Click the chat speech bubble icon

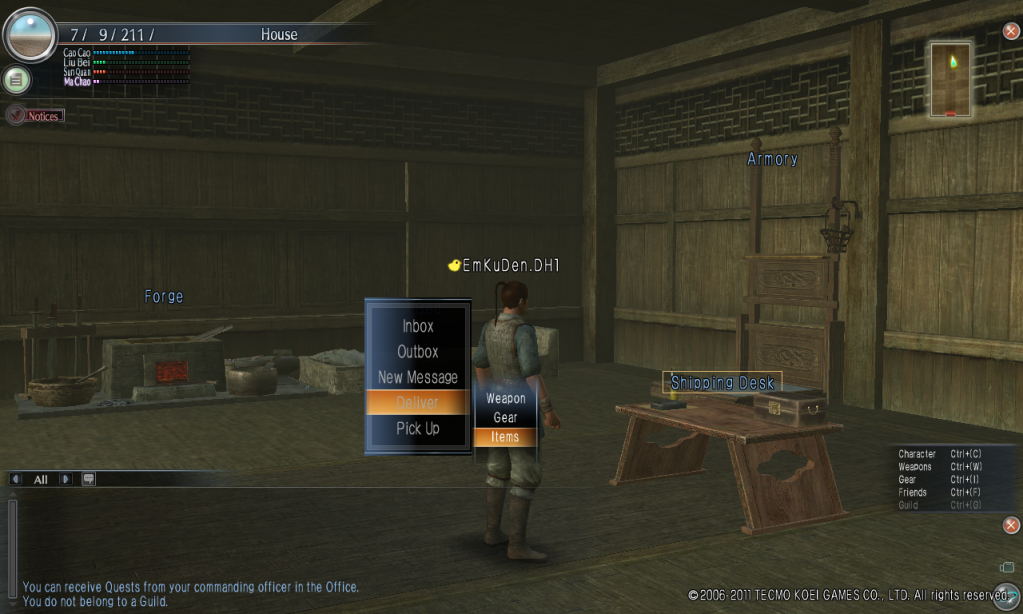coord(88,479)
